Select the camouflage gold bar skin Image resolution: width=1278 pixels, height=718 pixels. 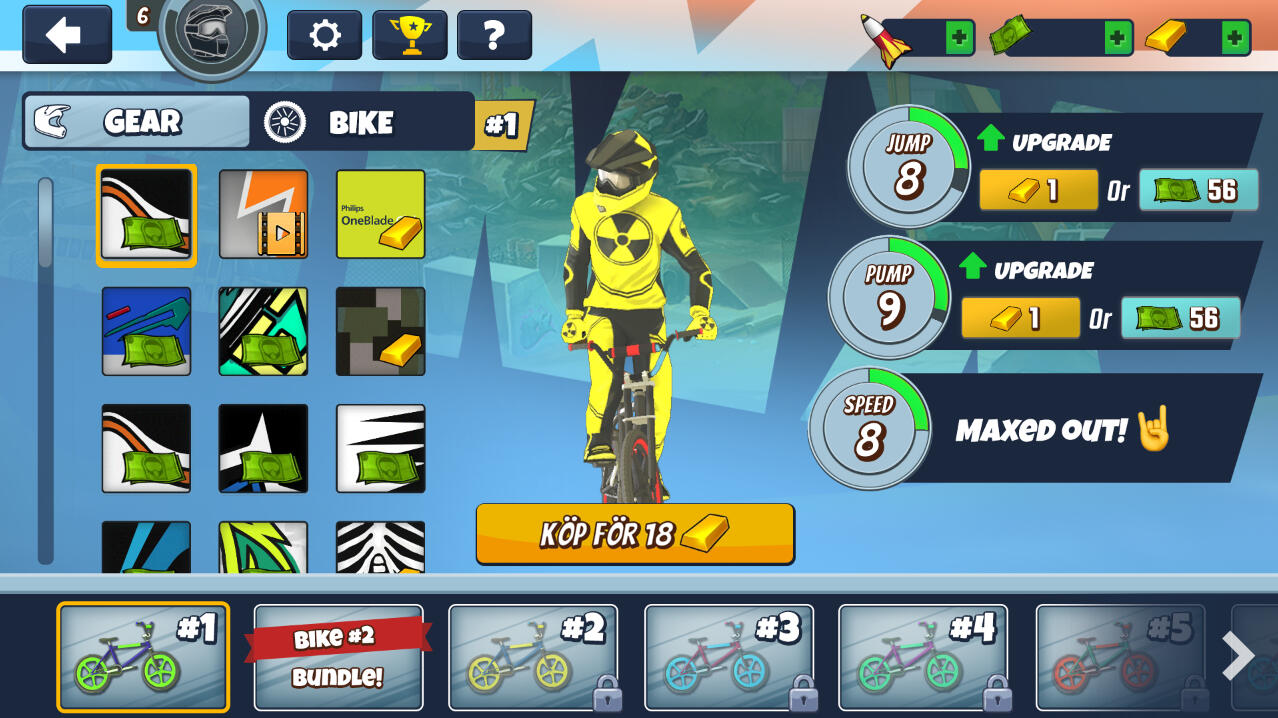pos(380,331)
